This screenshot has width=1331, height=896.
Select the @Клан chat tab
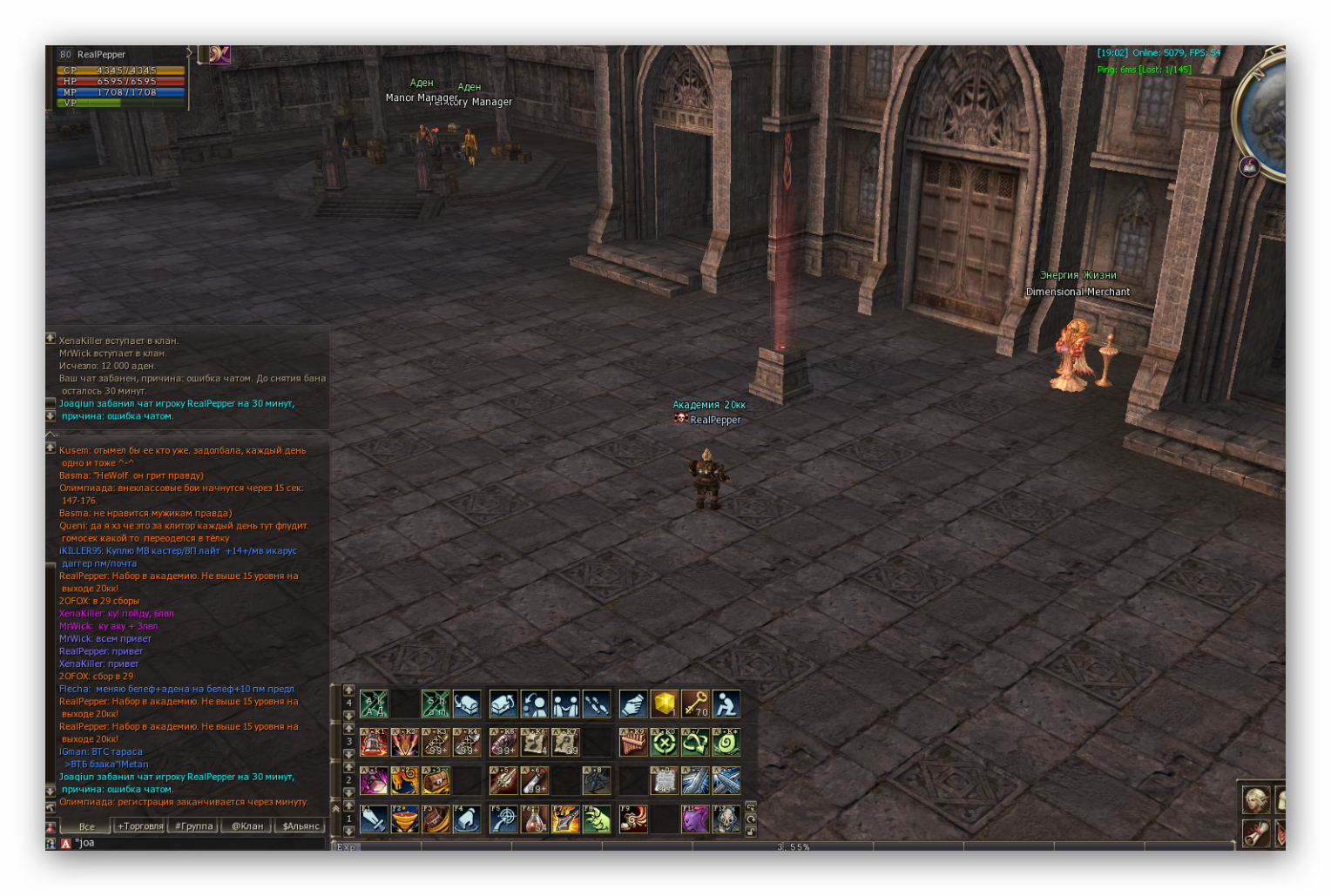click(247, 826)
